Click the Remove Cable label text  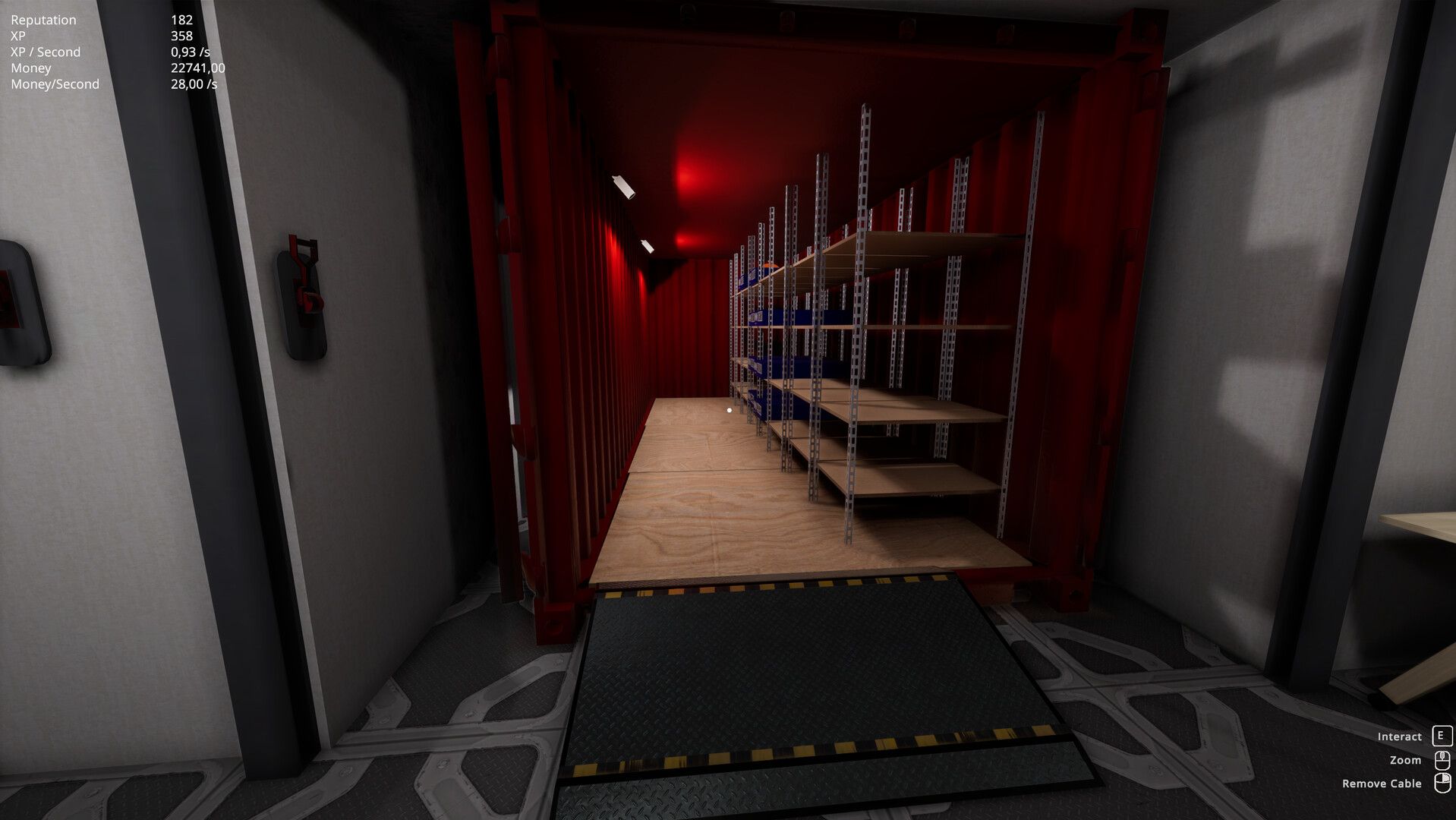[1383, 783]
